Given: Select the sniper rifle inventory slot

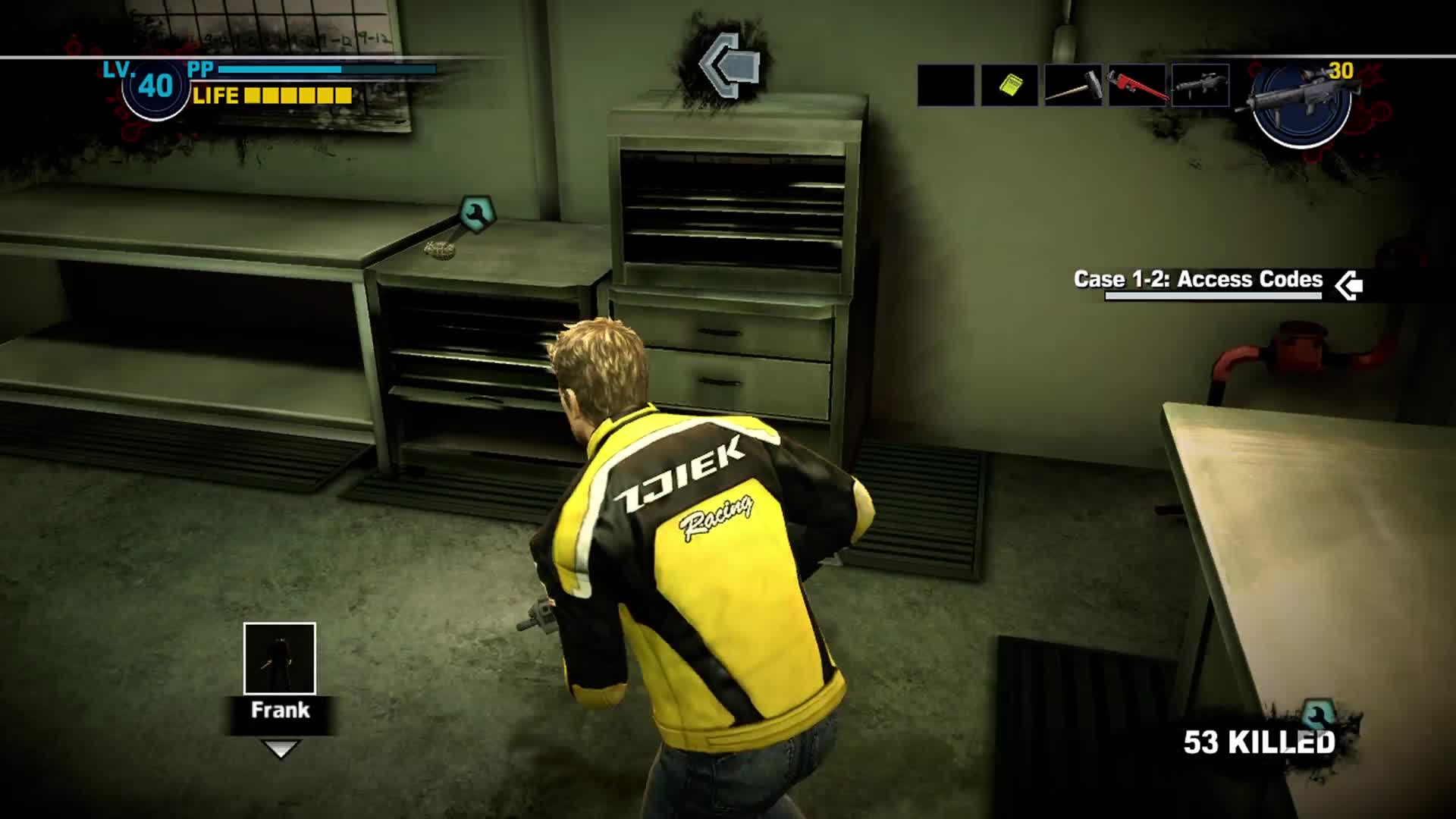Looking at the screenshot, I should click(x=1200, y=85).
